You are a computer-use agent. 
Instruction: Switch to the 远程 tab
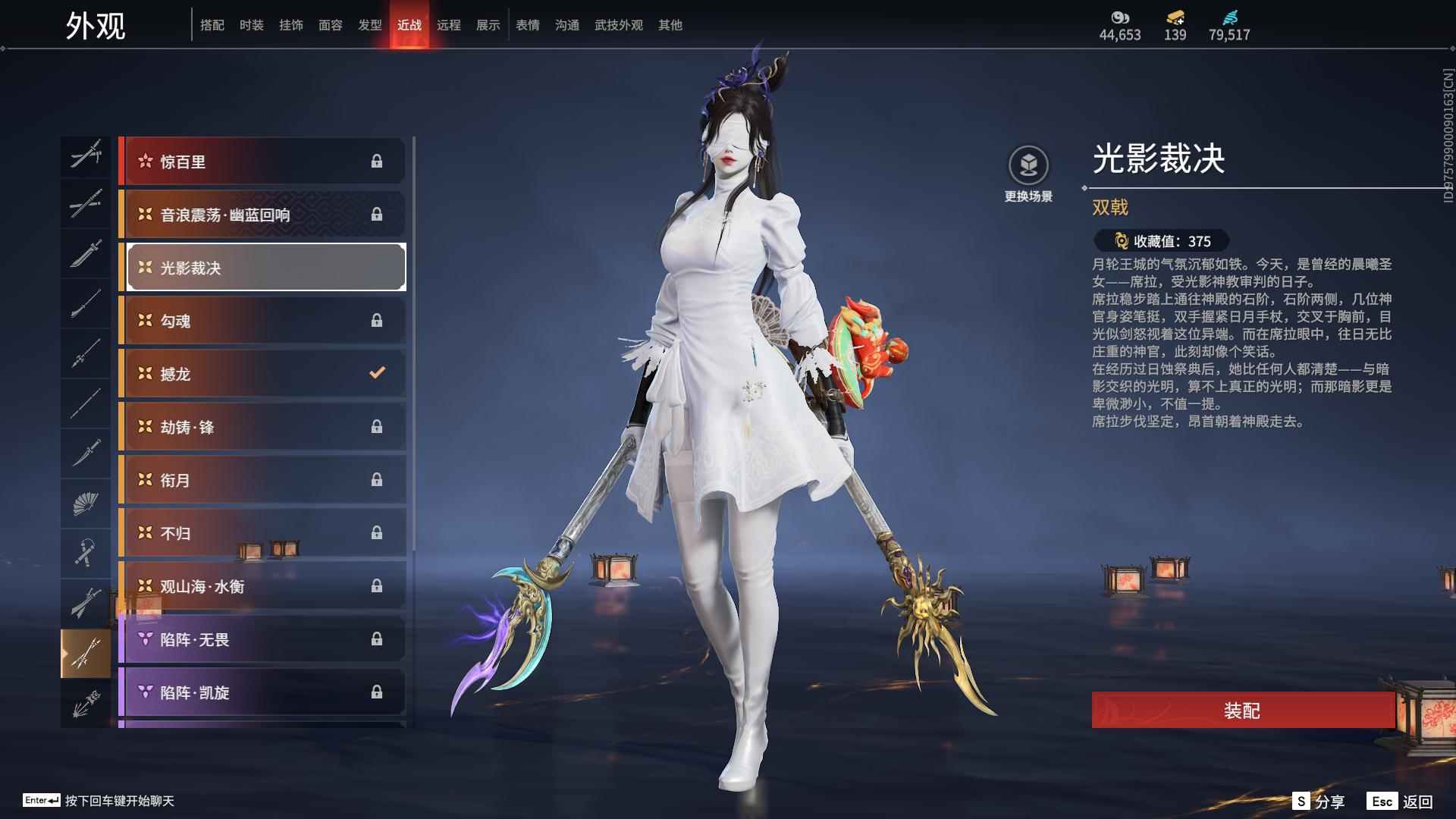pyautogui.click(x=450, y=24)
